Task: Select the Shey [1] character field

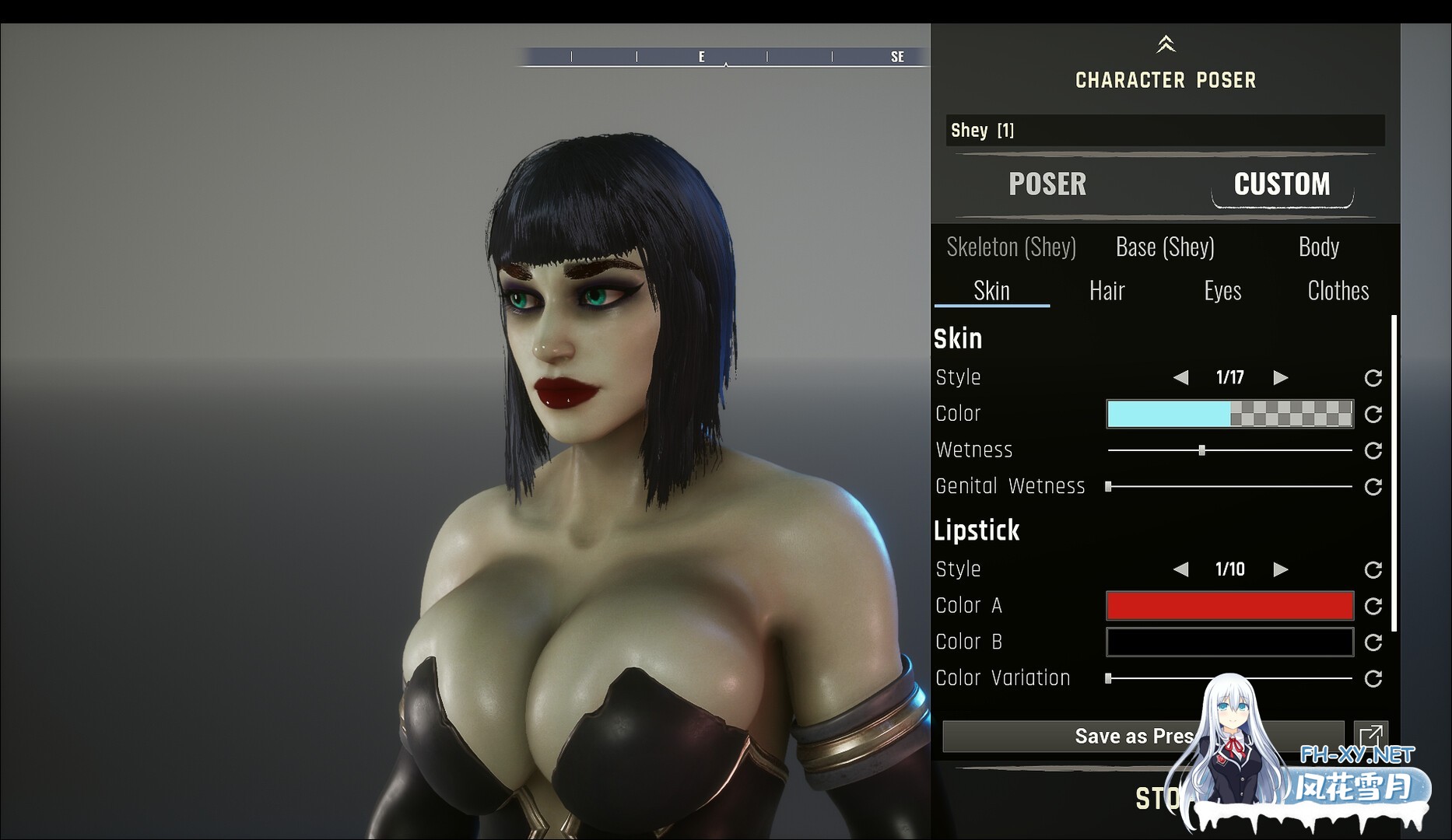Action: (1165, 131)
